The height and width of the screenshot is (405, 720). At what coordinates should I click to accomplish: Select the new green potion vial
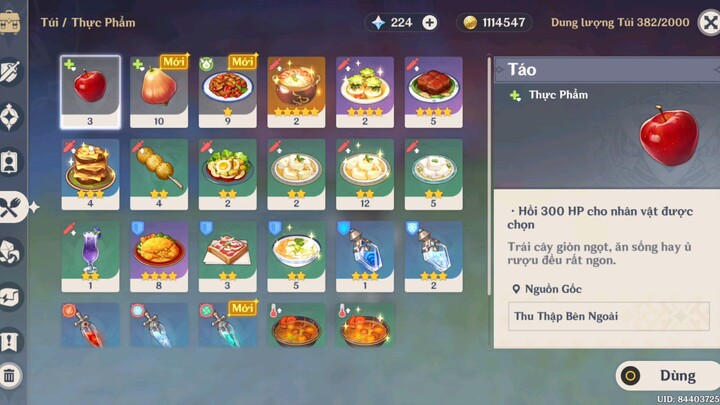point(228,325)
